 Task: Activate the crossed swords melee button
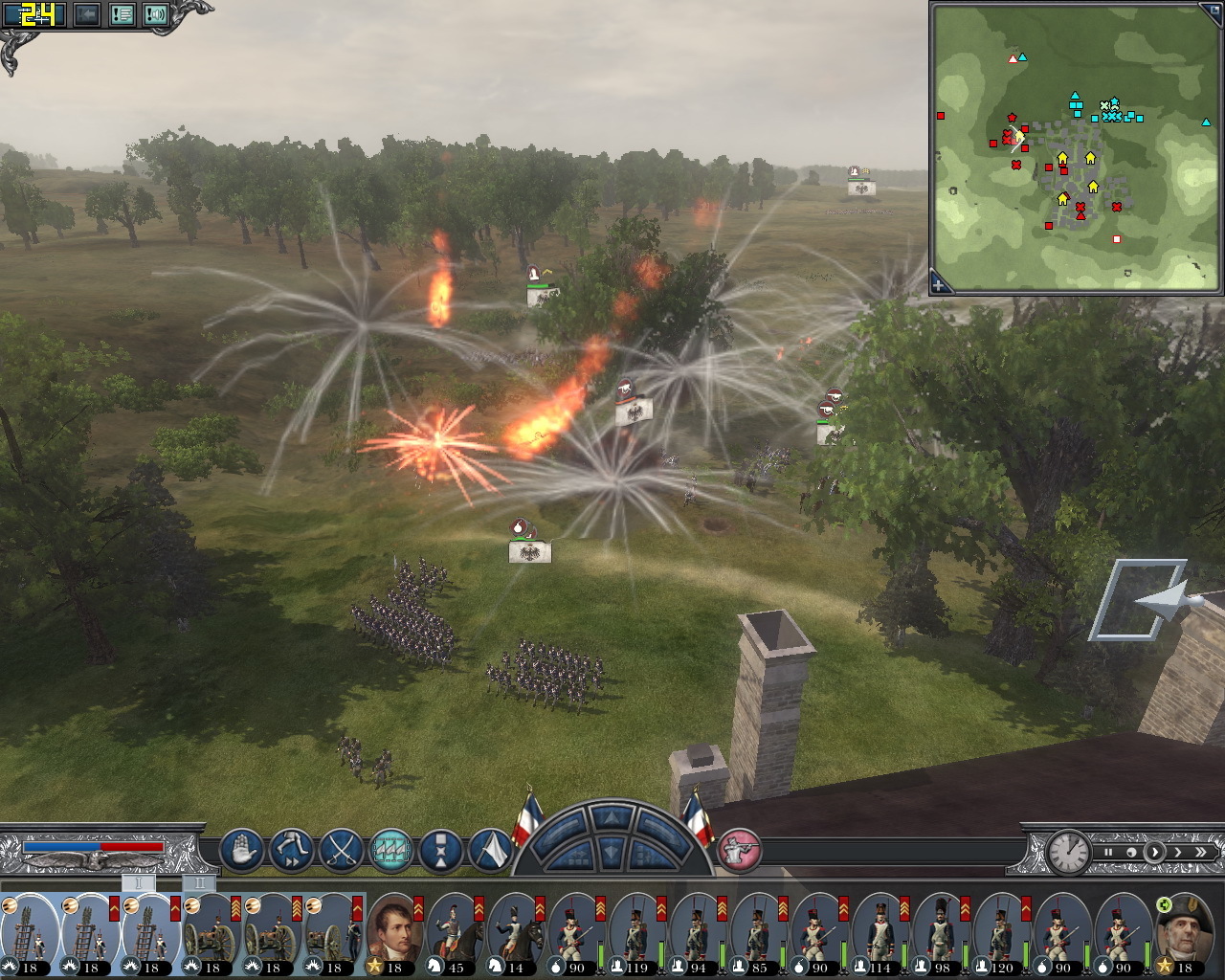342,849
